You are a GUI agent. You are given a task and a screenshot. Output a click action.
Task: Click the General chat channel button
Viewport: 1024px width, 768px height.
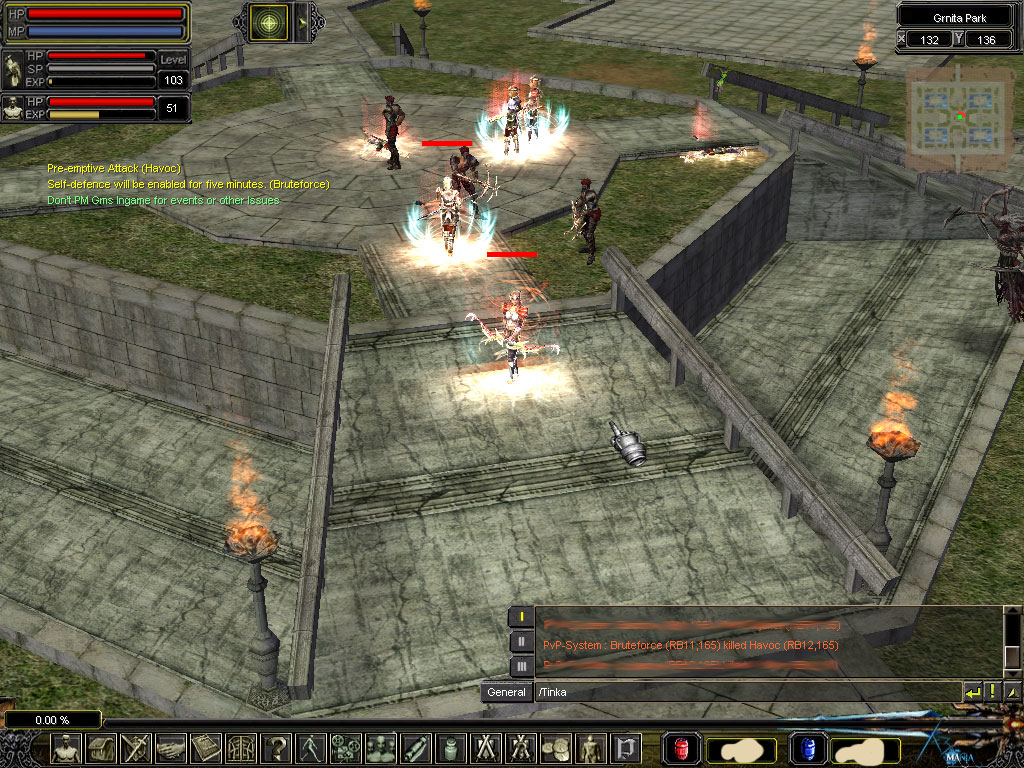click(506, 692)
